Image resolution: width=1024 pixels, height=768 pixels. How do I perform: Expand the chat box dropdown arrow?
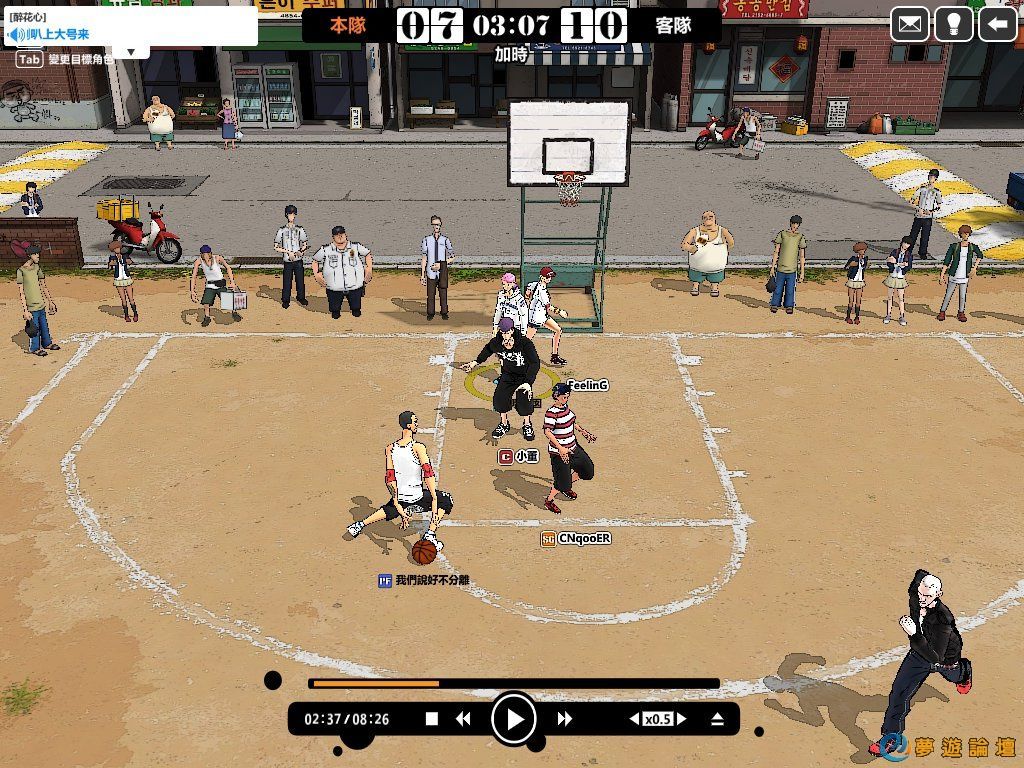131,51
